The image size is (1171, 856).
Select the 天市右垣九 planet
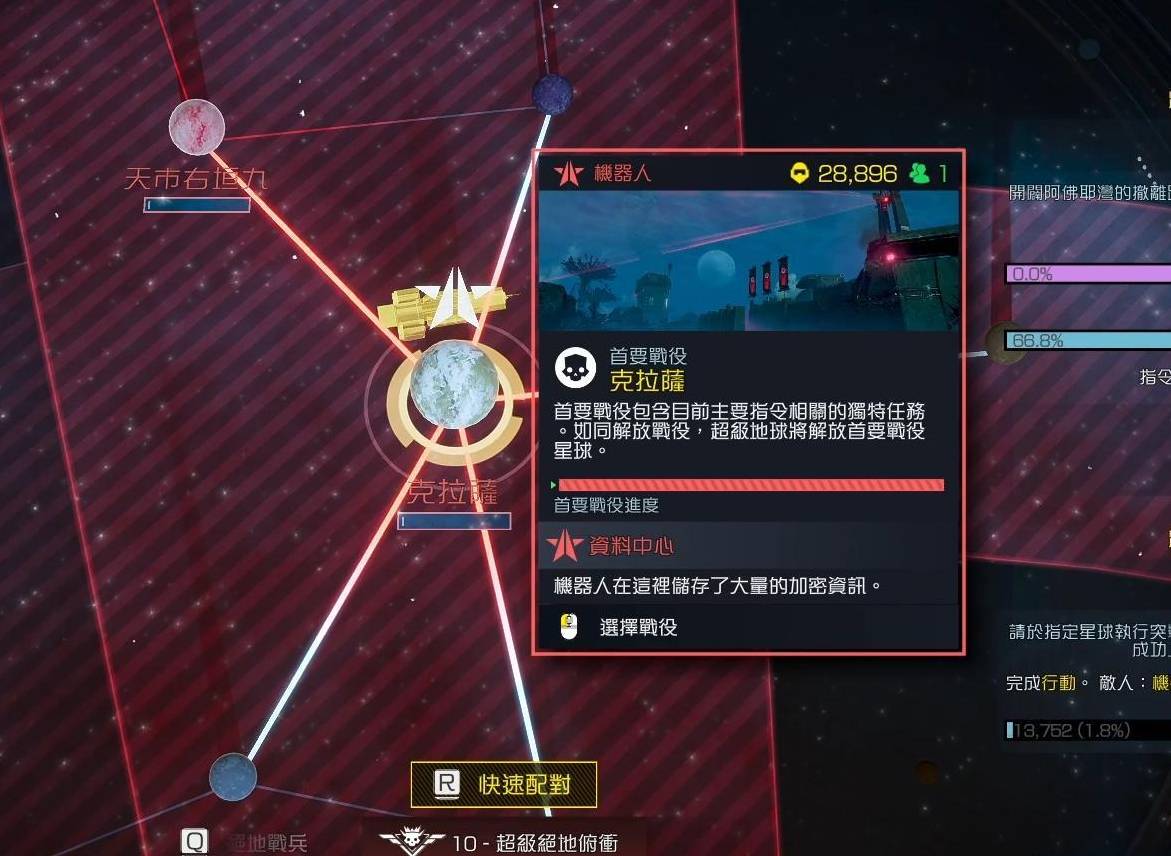coord(197,127)
